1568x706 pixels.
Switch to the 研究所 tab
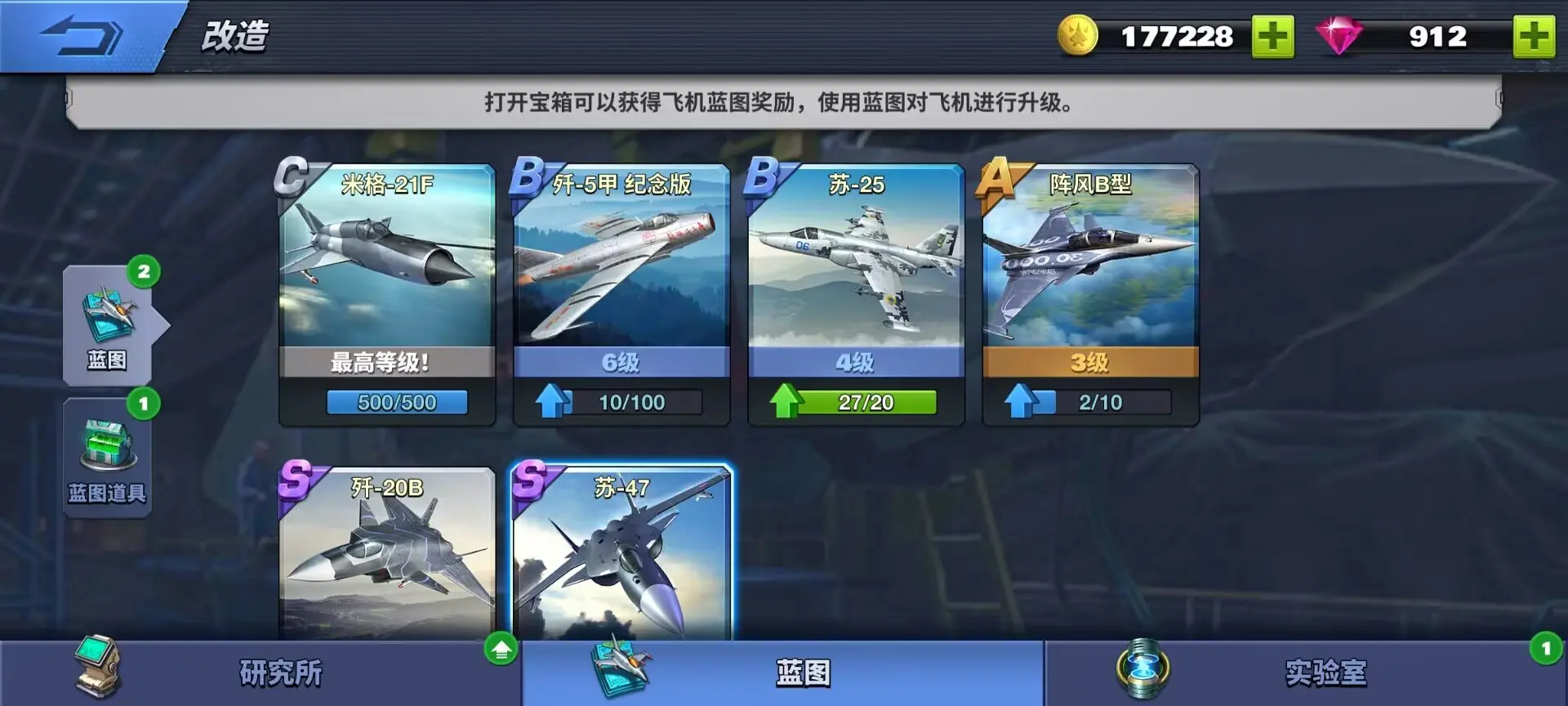coord(278,672)
